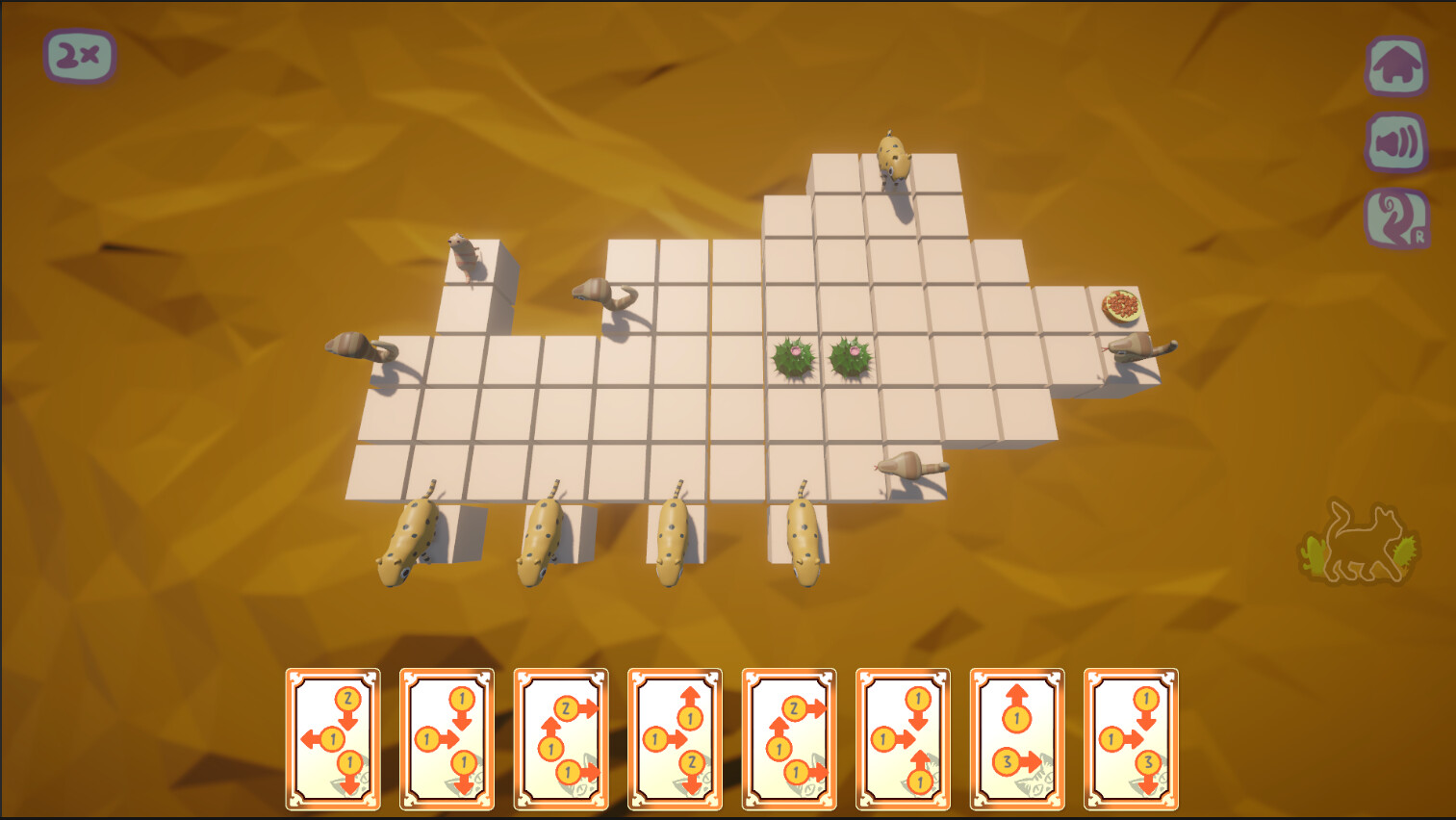Choose the rightmost card with the 3-down arrow
Image resolution: width=1456 pixels, height=820 pixels.
click(1131, 736)
